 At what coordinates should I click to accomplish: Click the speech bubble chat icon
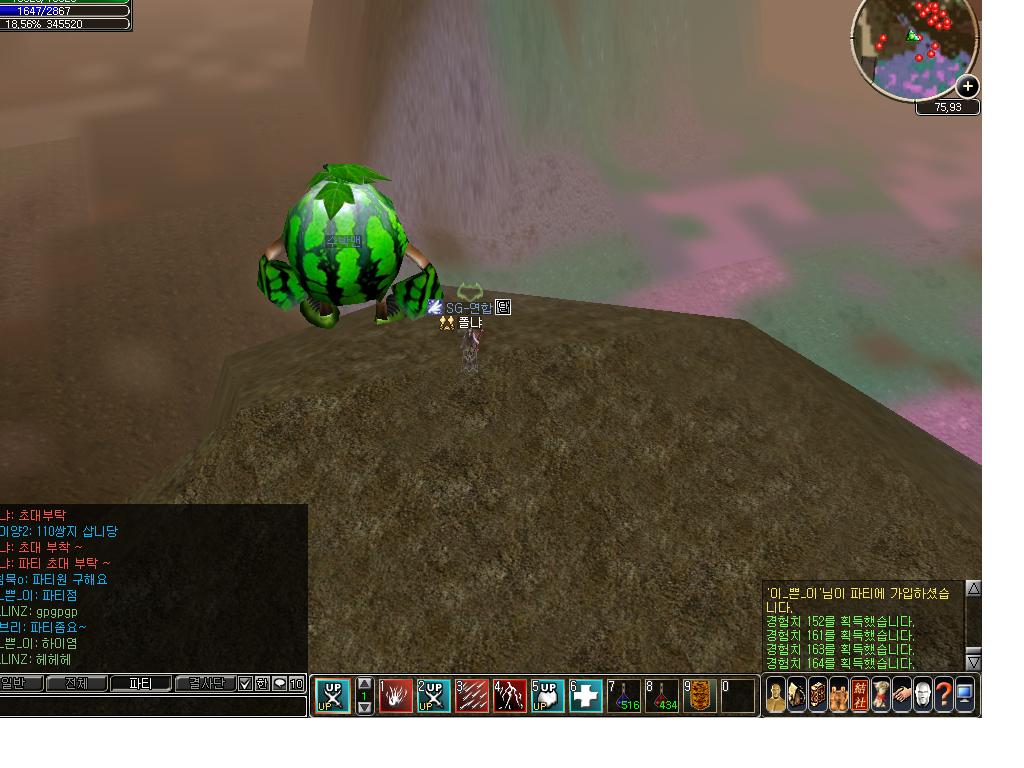[280, 684]
